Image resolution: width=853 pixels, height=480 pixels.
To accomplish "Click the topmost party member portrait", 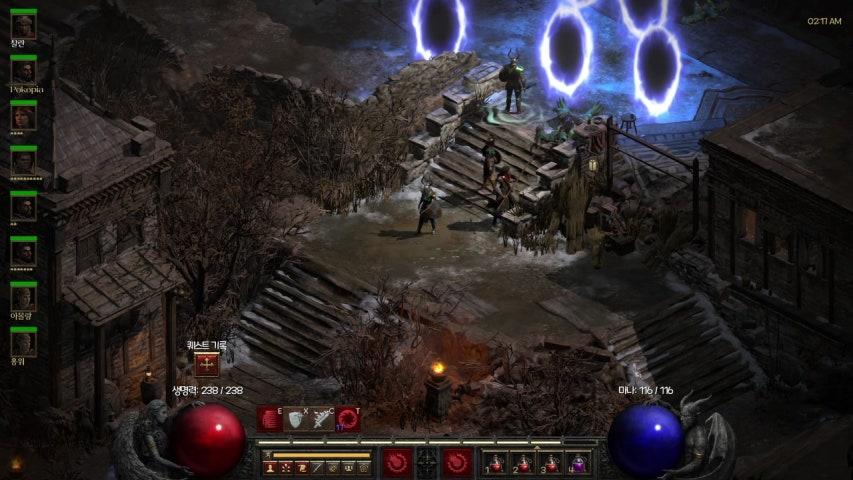I will (23, 25).
